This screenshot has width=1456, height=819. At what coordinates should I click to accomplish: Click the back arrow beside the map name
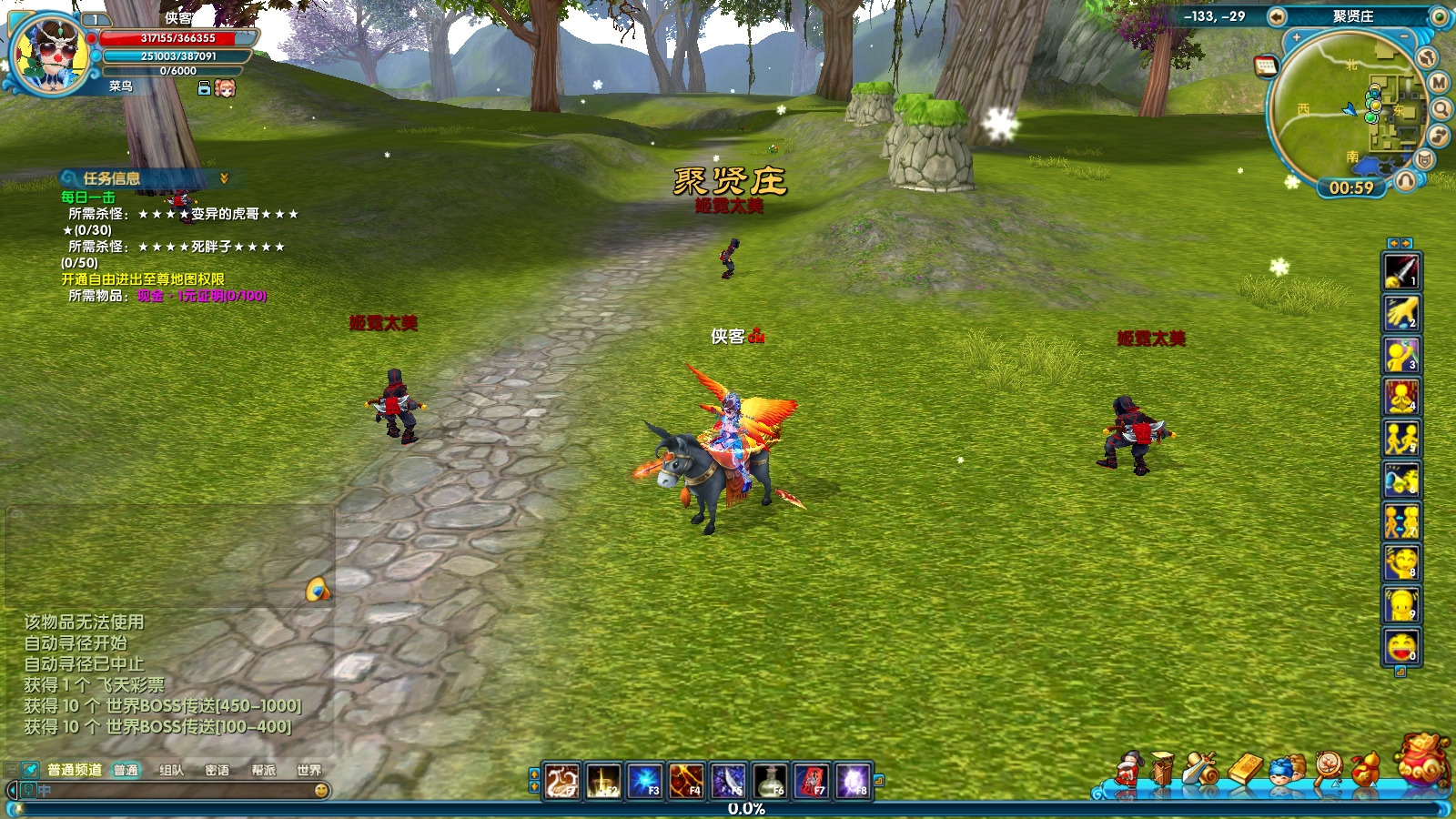(x=1277, y=16)
